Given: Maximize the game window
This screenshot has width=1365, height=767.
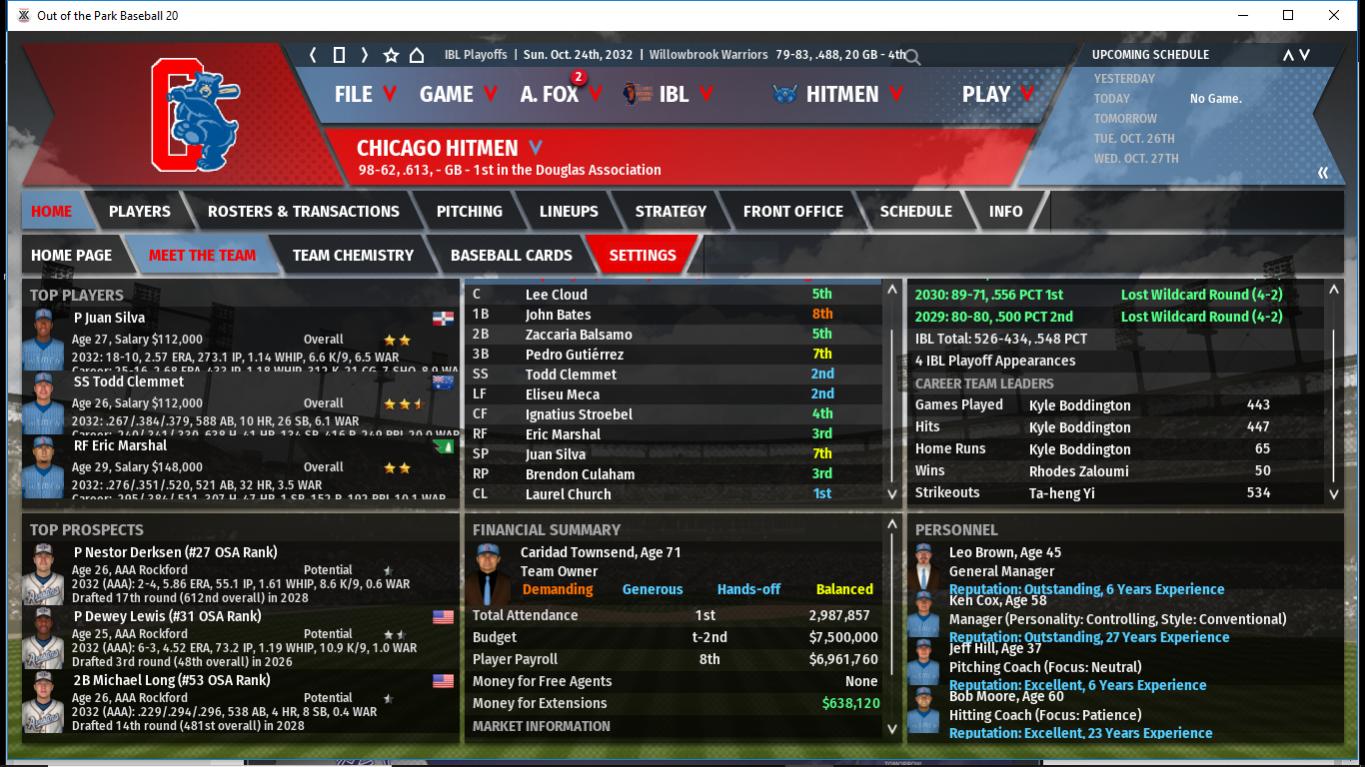Looking at the screenshot, I should click(x=1288, y=15).
